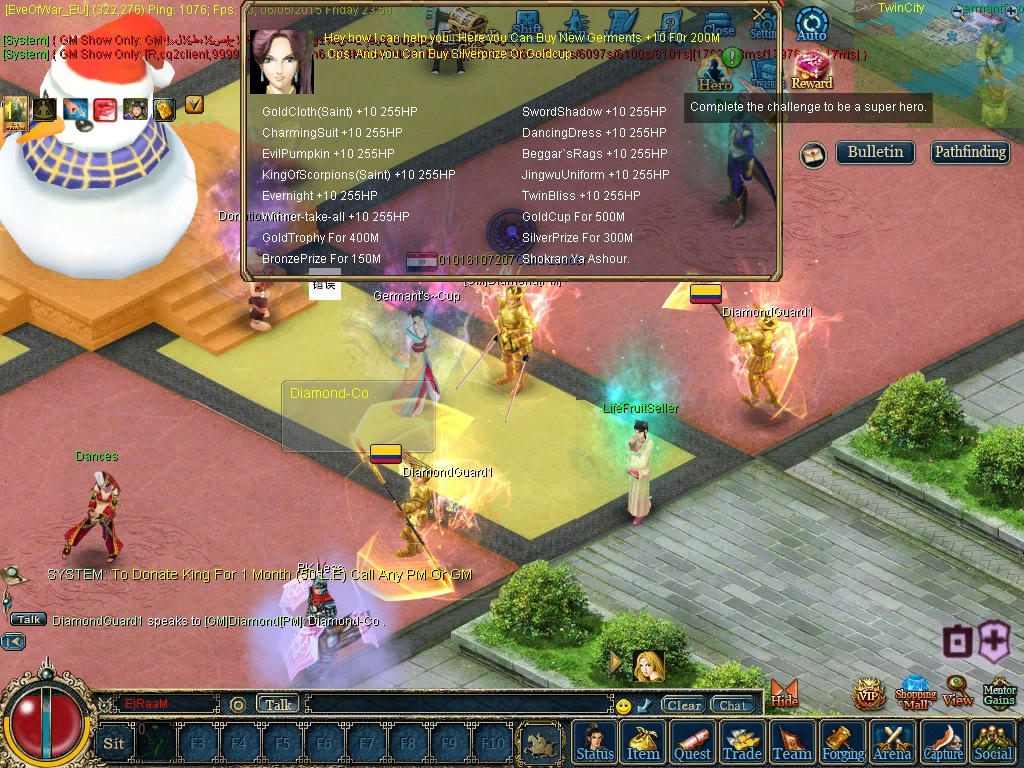Open the Item inventory
The width and height of the screenshot is (1024, 768).
pos(643,742)
